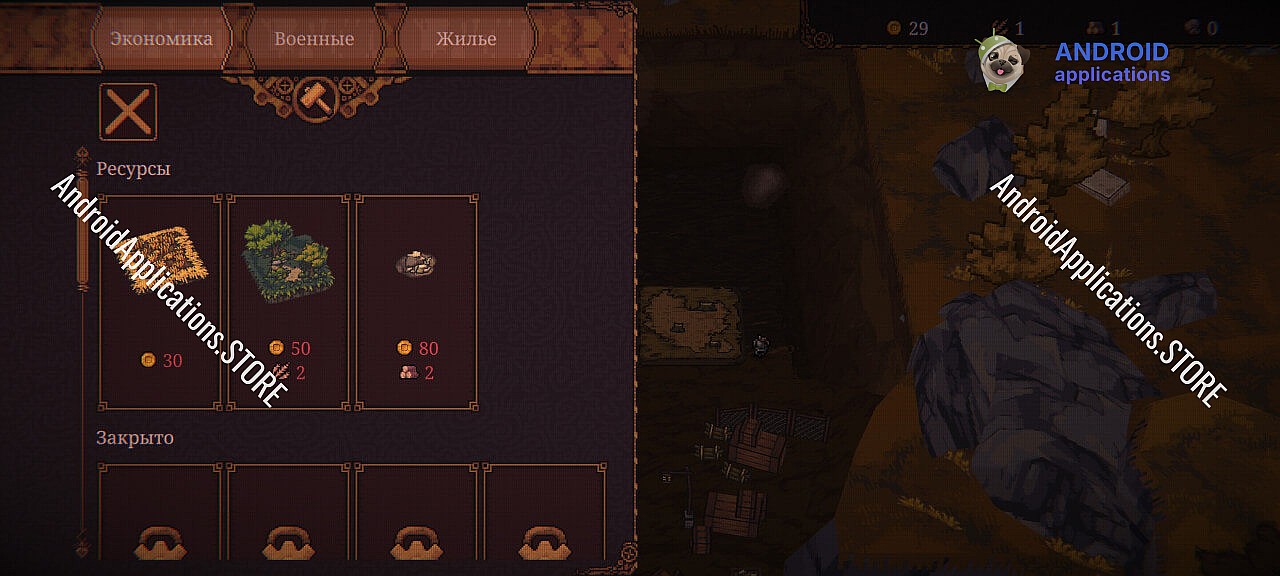The width and height of the screenshot is (1280, 576).
Task: Close the build menu with the X button
Action: click(128, 111)
